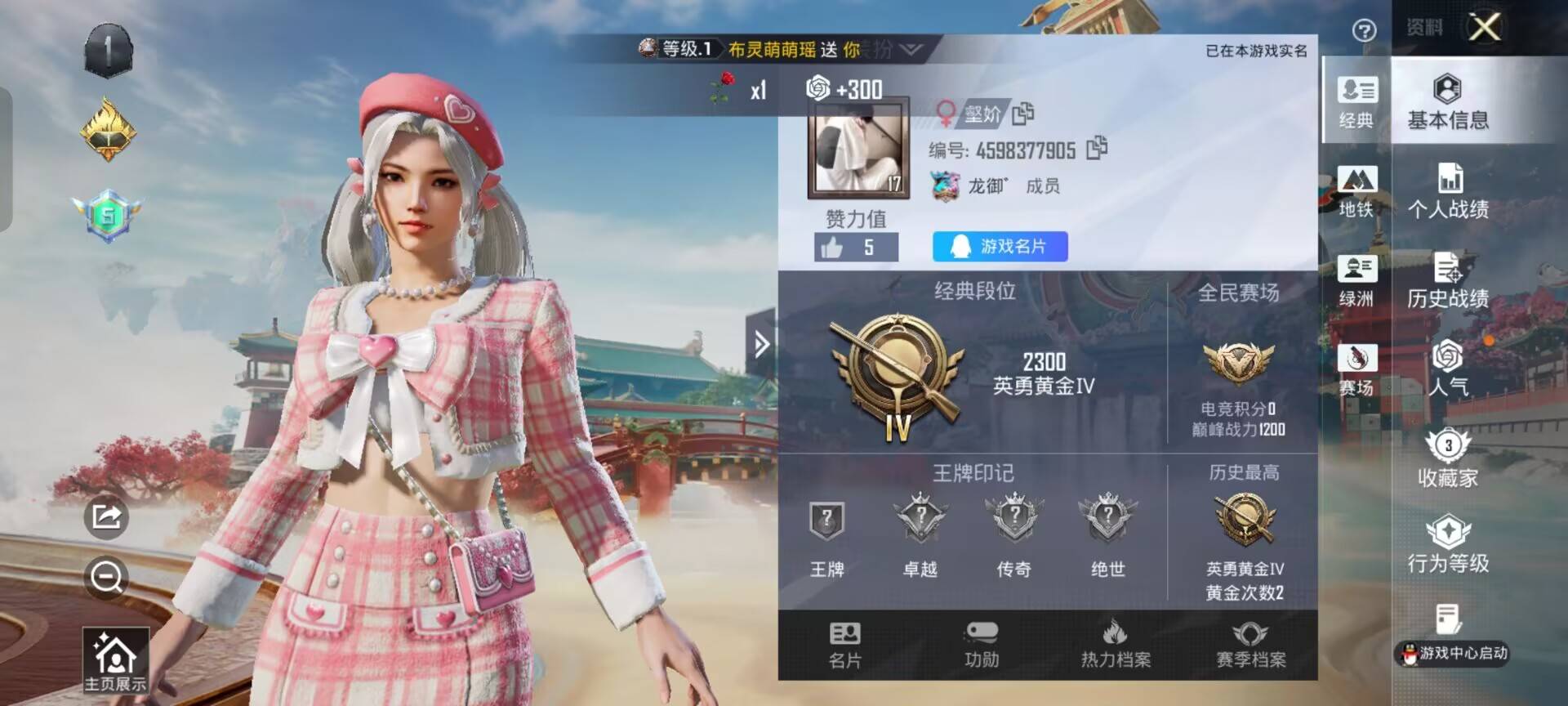The height and width of the screenshot is (706, 1568).
Task: Expand the 换装扮 outfit dropdown
Action: pos(909,51)
